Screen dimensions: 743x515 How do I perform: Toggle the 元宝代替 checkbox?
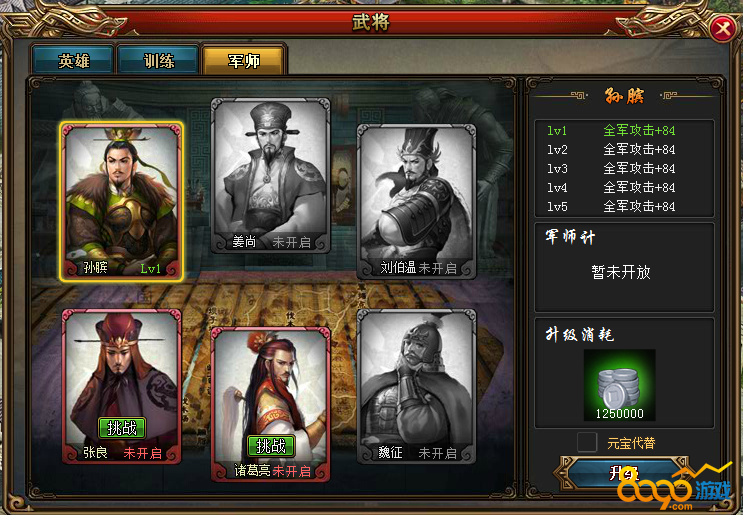coord(587,442)
